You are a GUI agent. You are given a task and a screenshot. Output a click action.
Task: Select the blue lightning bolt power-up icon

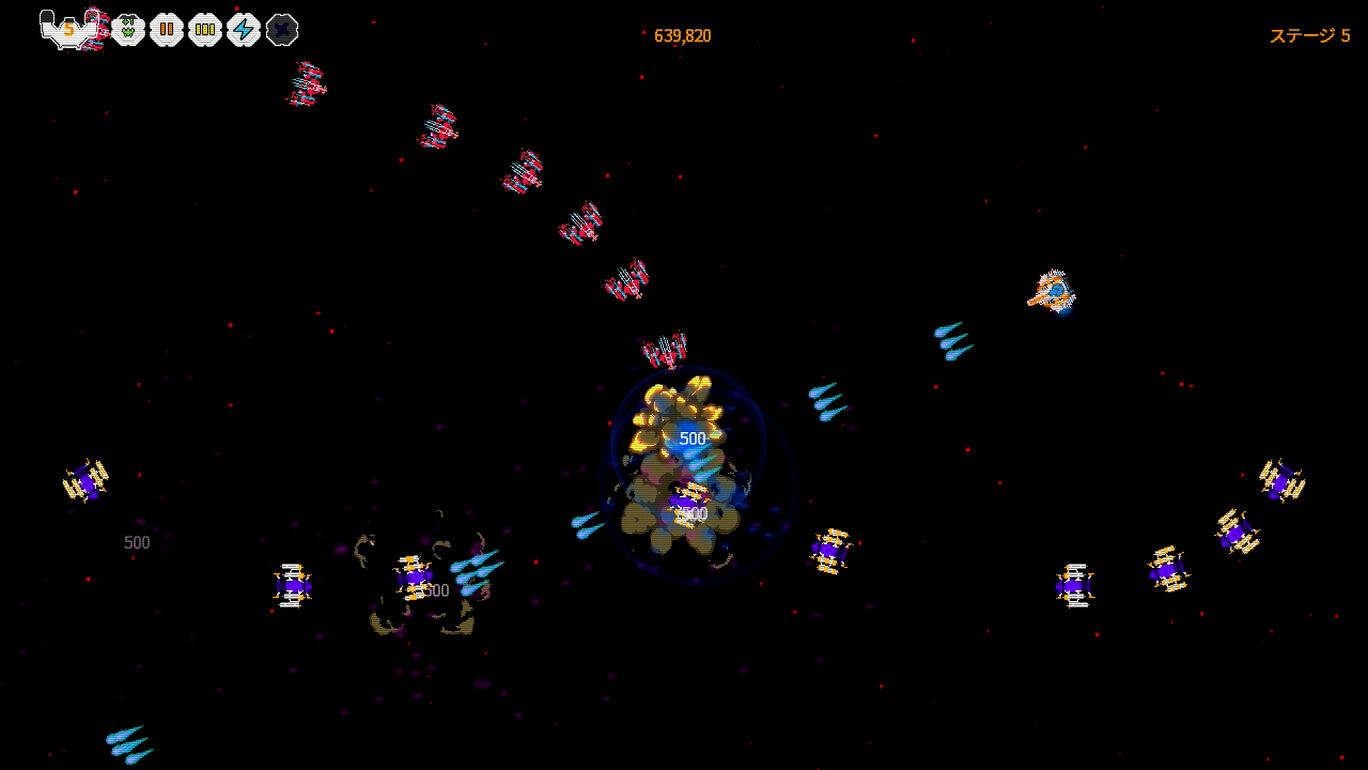[x=242, y=28]
